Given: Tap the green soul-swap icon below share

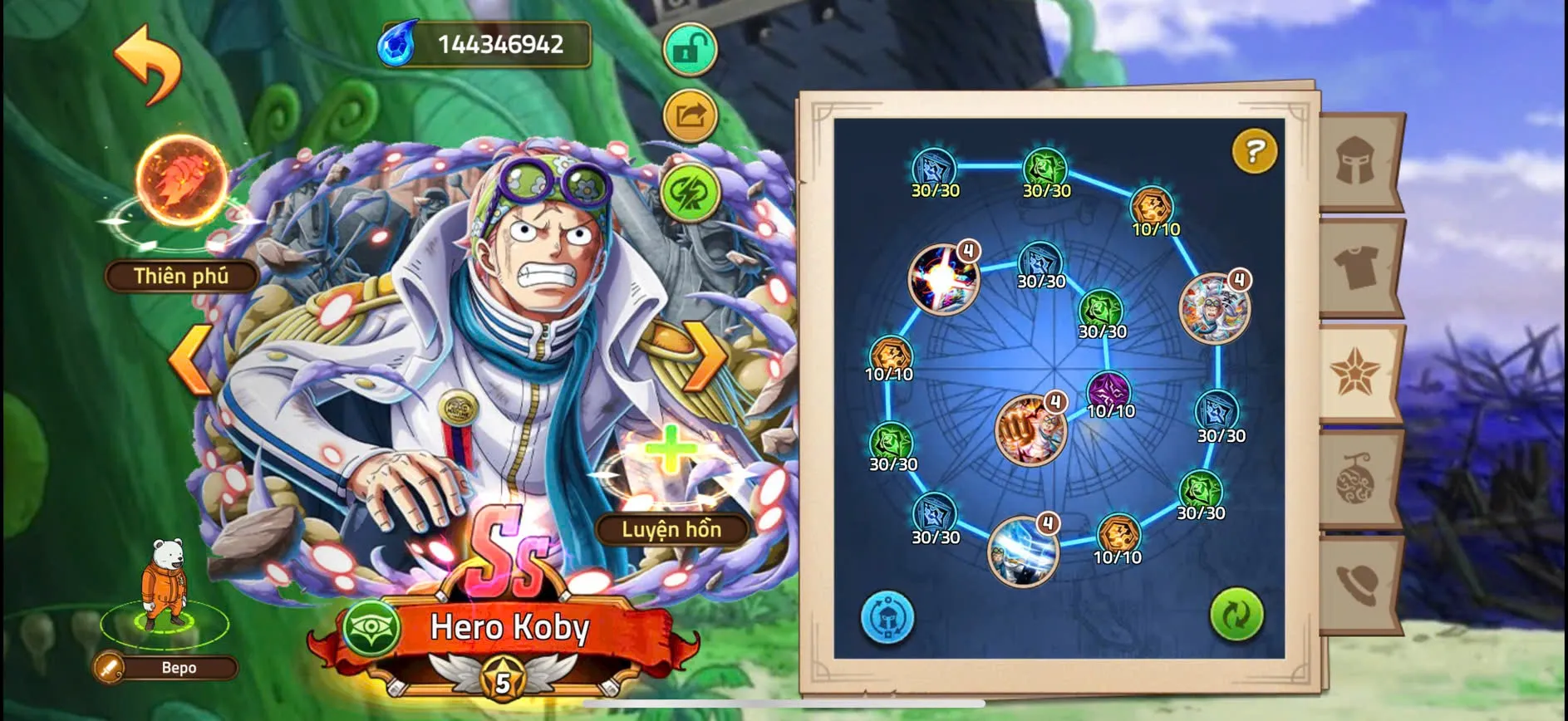Looking at the screenshot, I should pos(691,189).
